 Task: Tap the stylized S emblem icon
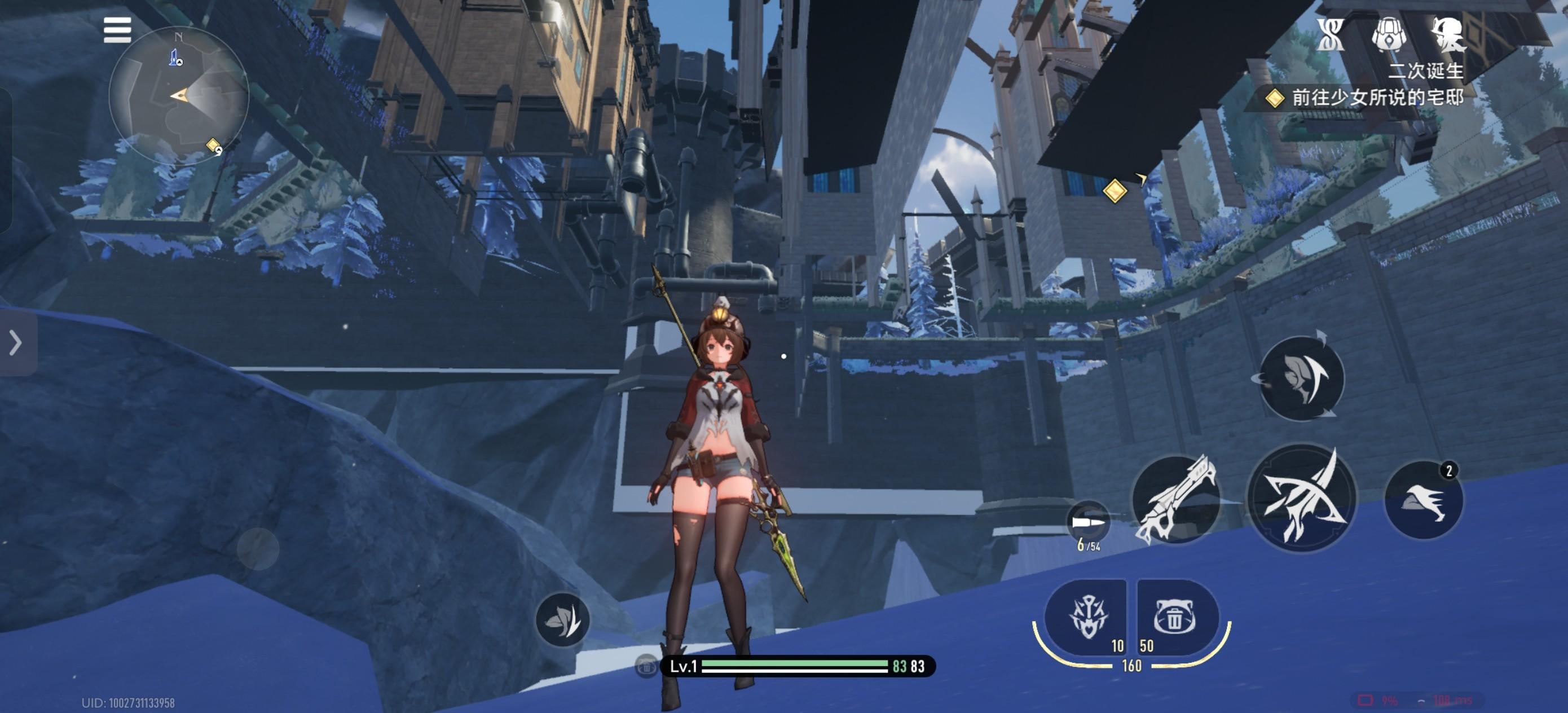1331,34
